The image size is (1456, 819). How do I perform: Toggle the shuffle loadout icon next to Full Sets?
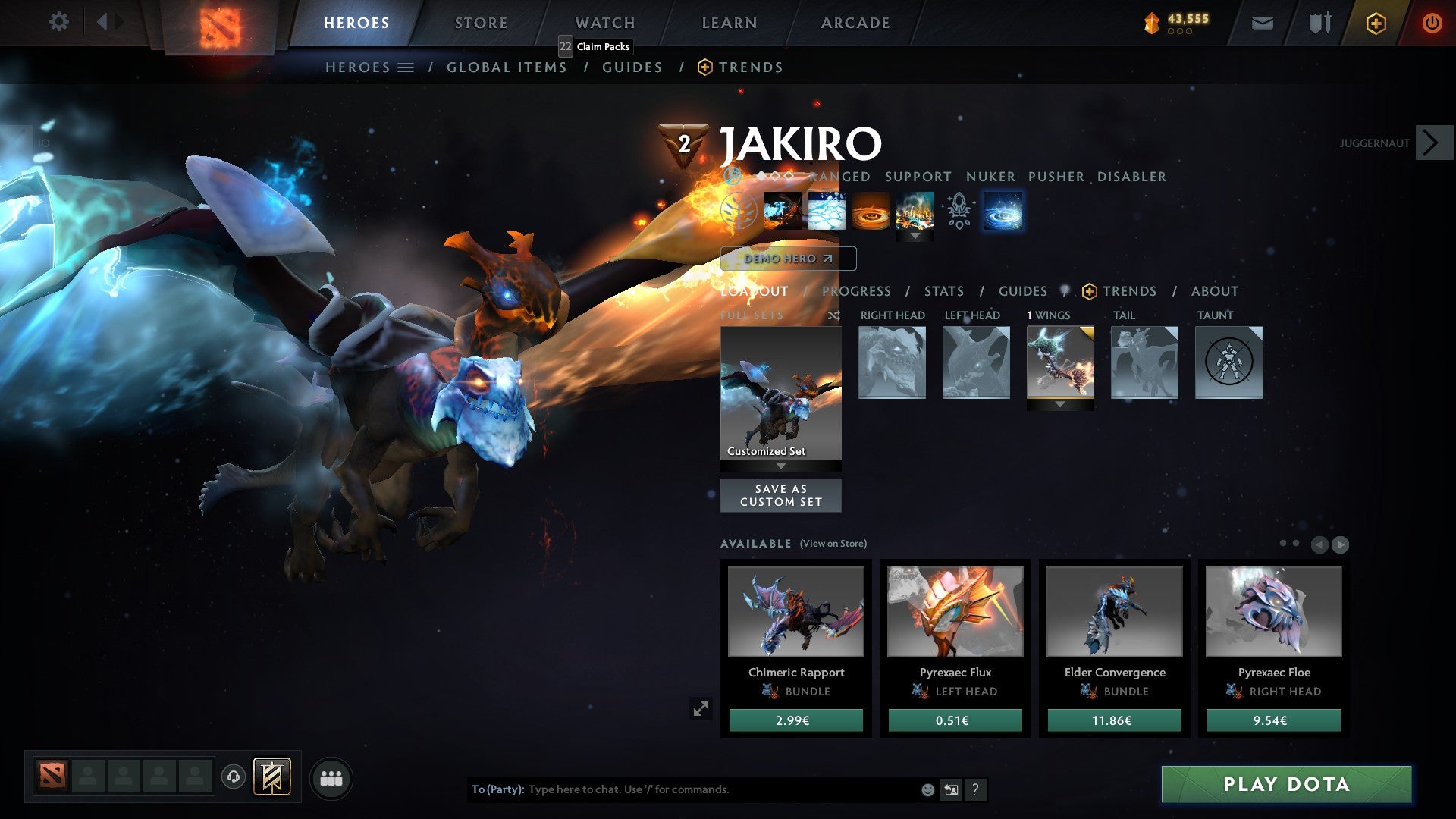tap(833, 315)
